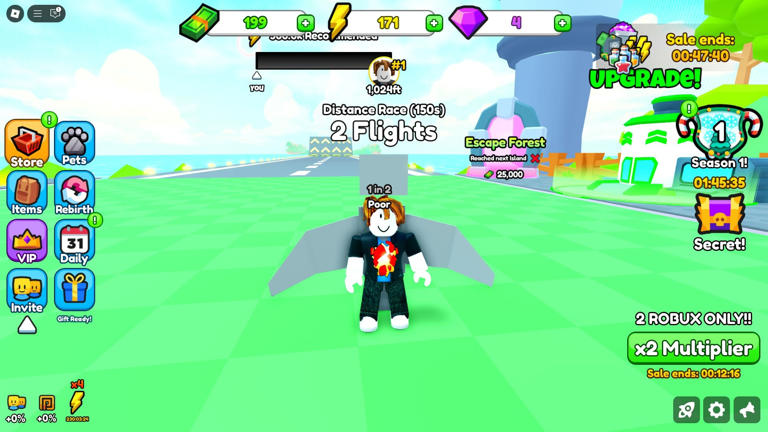Open the Roblox chat window
768x432 pixels.
click(x=56, y=13)
